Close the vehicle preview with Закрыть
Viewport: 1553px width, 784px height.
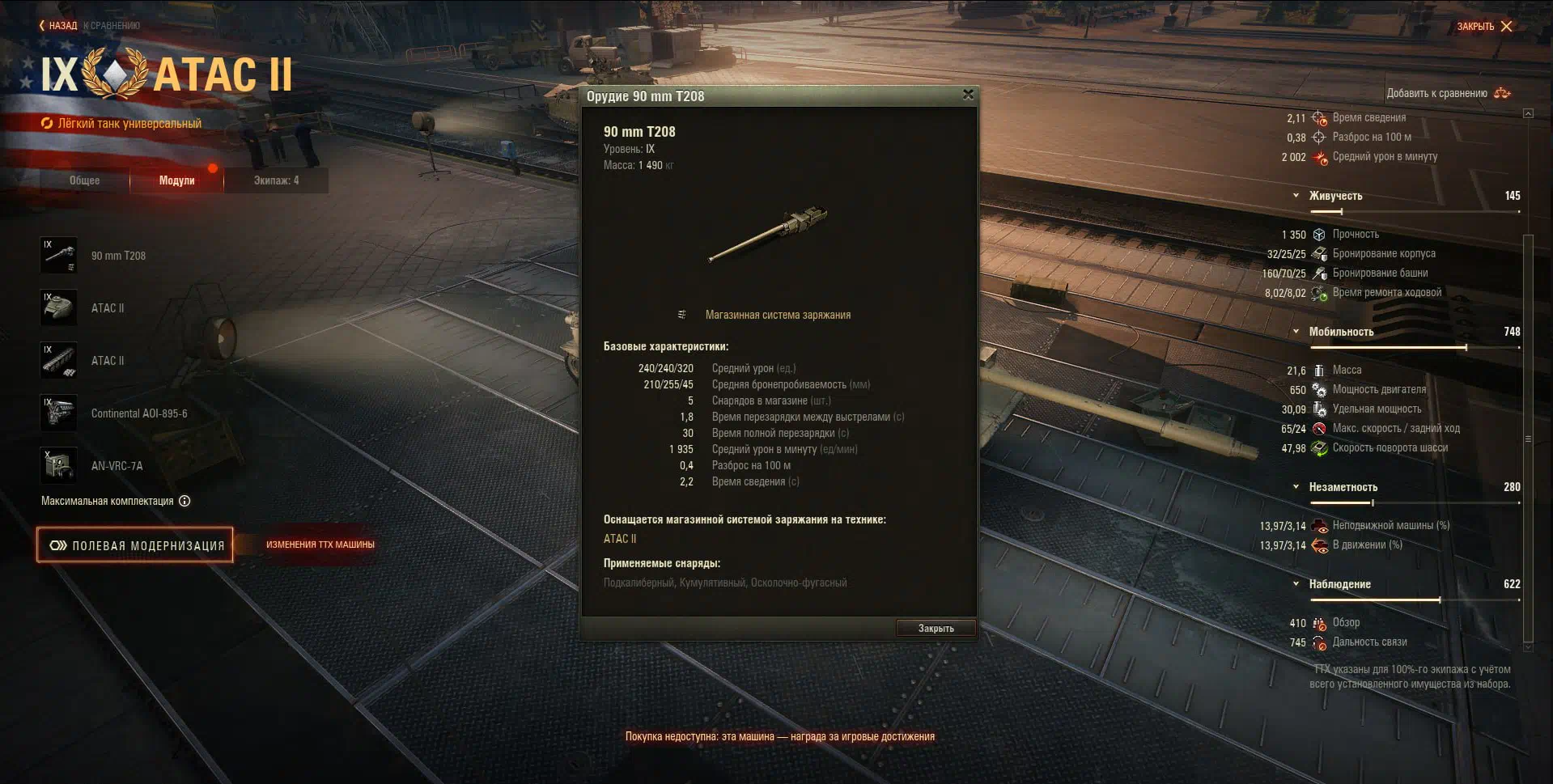click(x=1484, y=26)
